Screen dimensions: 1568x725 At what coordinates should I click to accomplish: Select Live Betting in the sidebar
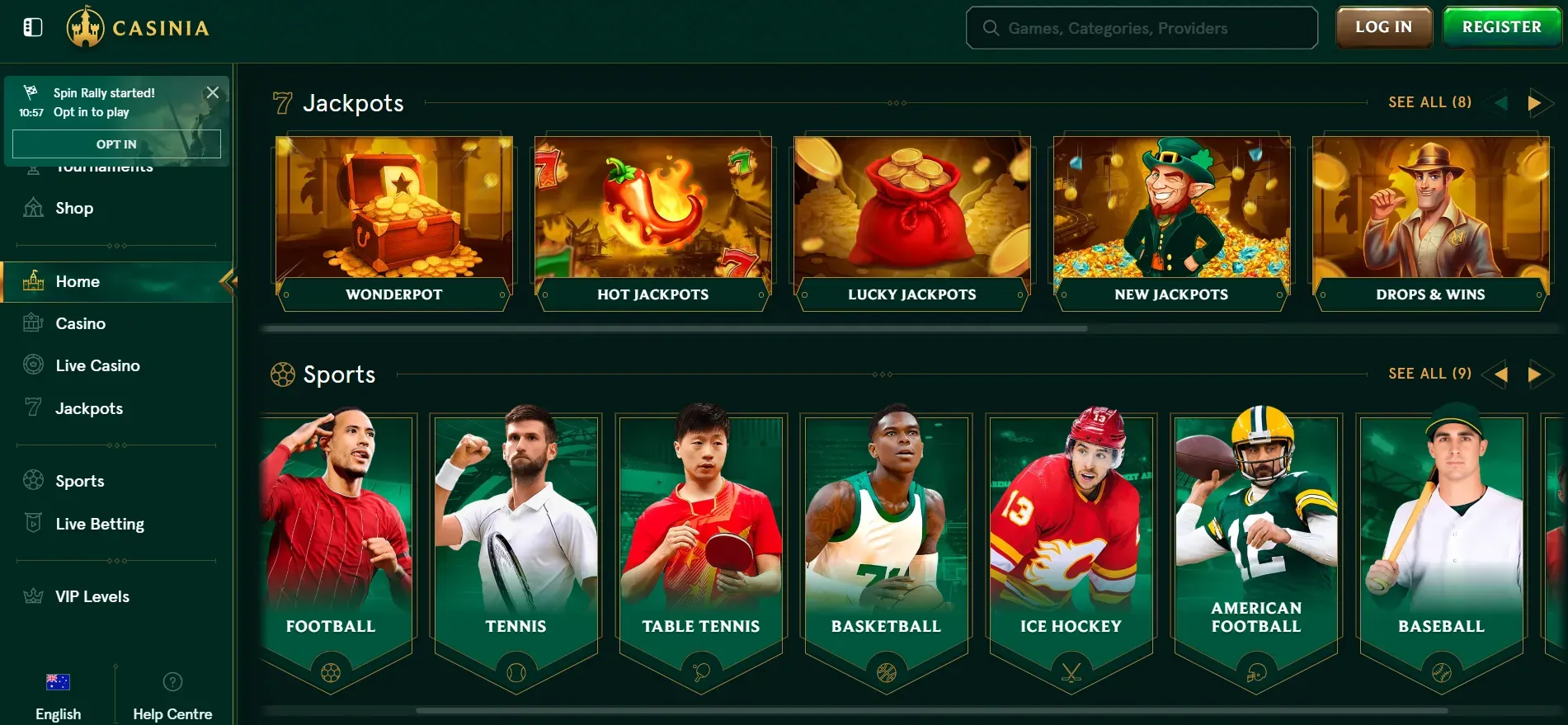[x=99, y=524]
